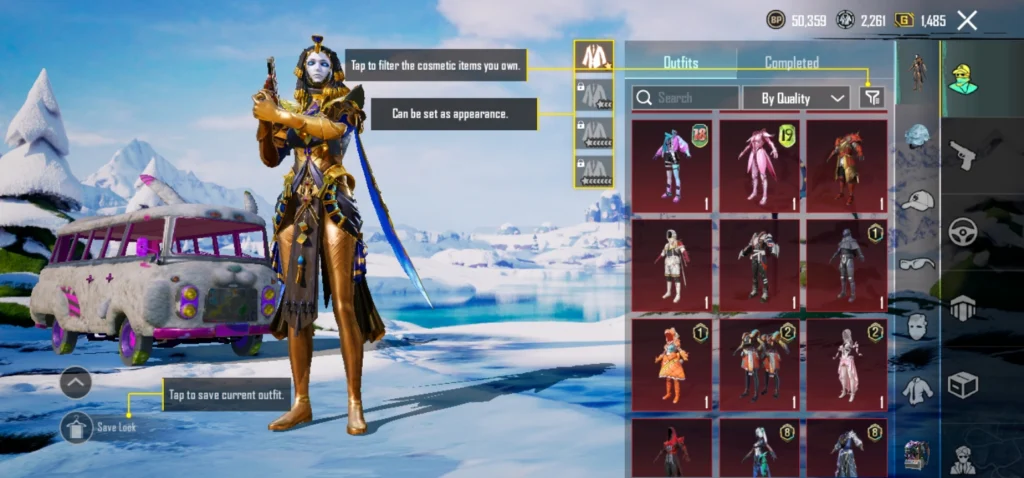Toggle the owned items filter icon
This screenshot has height=478, width=1024.
(872, 97)
